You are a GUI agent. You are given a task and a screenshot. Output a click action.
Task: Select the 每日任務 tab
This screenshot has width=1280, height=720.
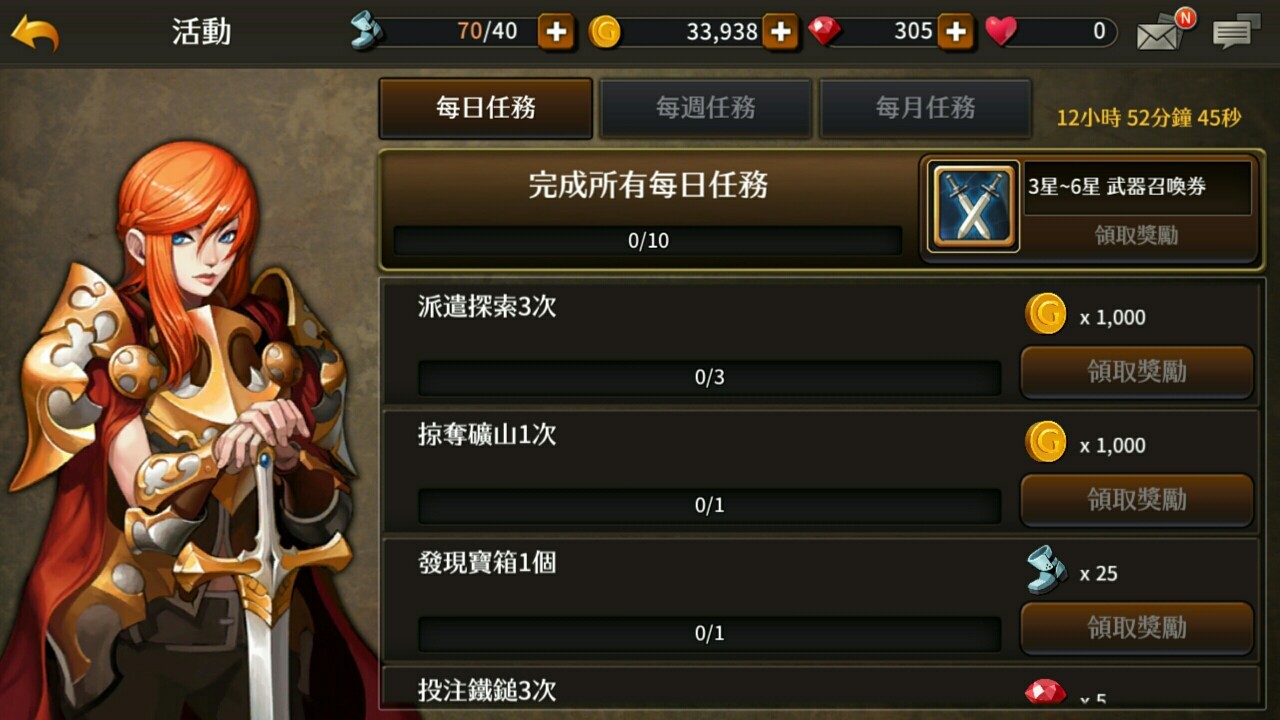click(485, 107)
